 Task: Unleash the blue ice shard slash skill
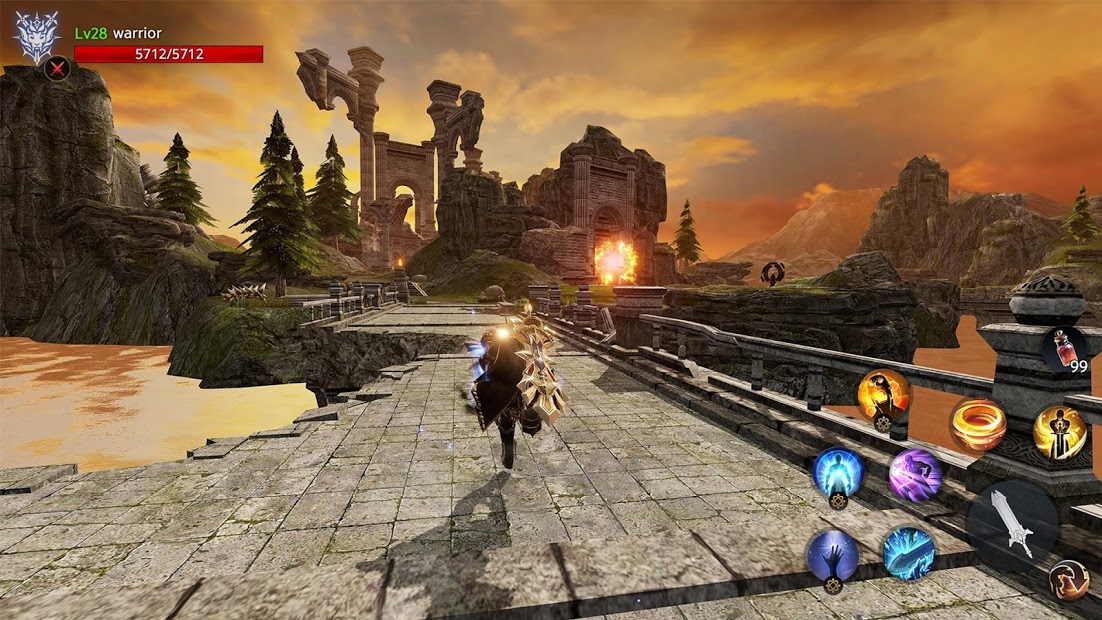909,554
